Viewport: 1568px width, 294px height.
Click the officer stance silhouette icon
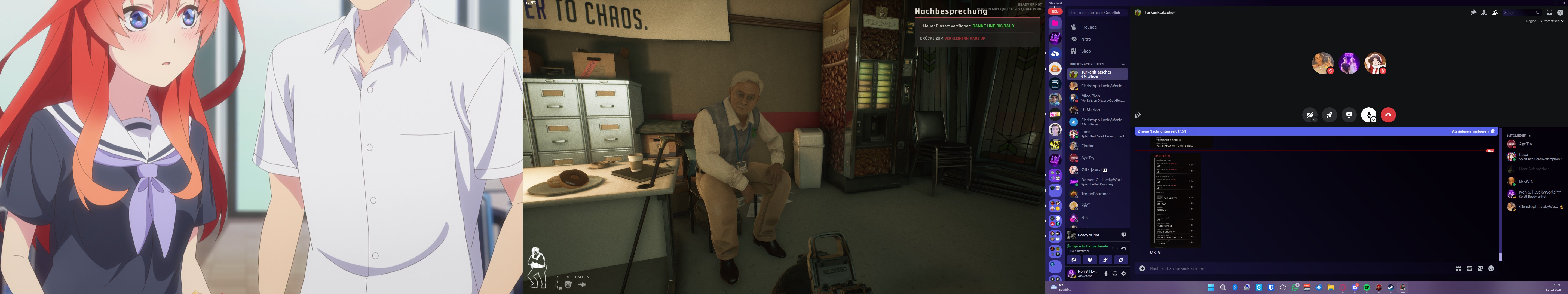tap(536, 267)
